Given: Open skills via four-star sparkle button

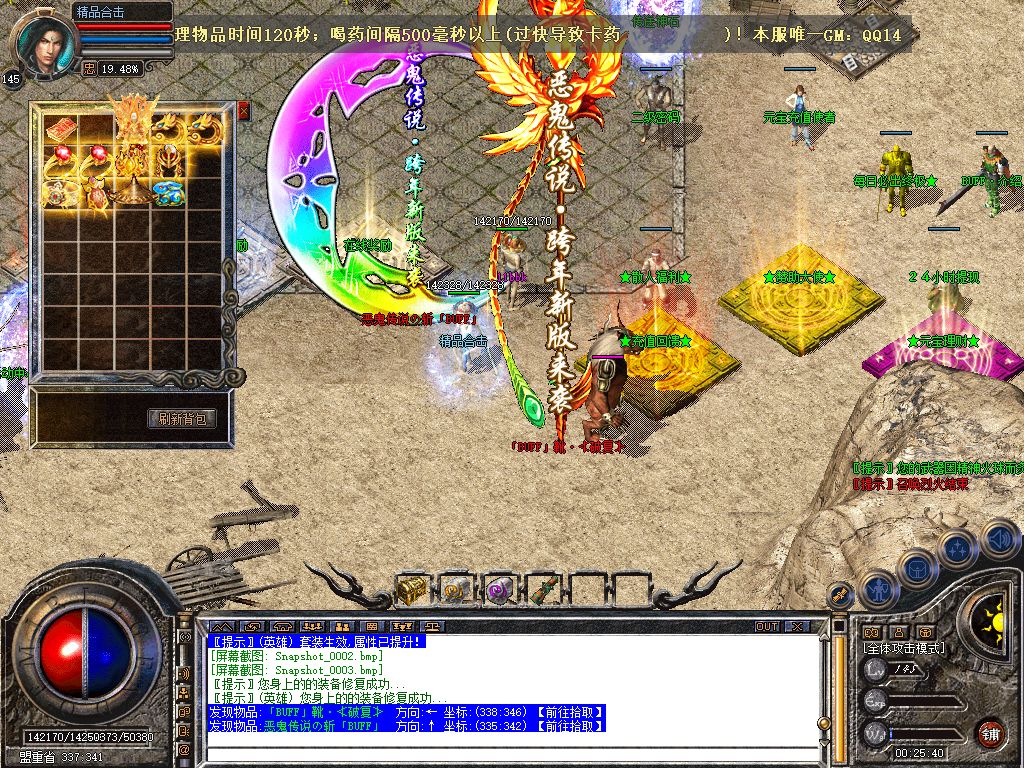Looking at the screenshot, I should pyautogui.click(x=958, y=549).
